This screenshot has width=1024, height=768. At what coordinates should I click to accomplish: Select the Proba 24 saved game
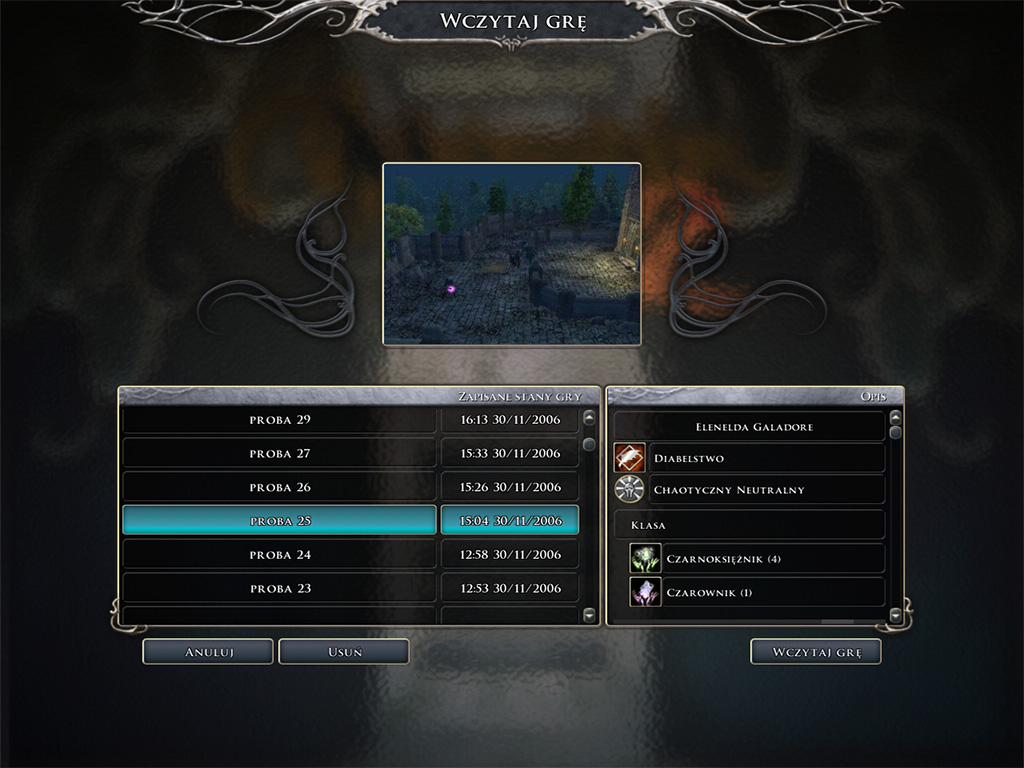pyautogui.click(x=280, y=555)
